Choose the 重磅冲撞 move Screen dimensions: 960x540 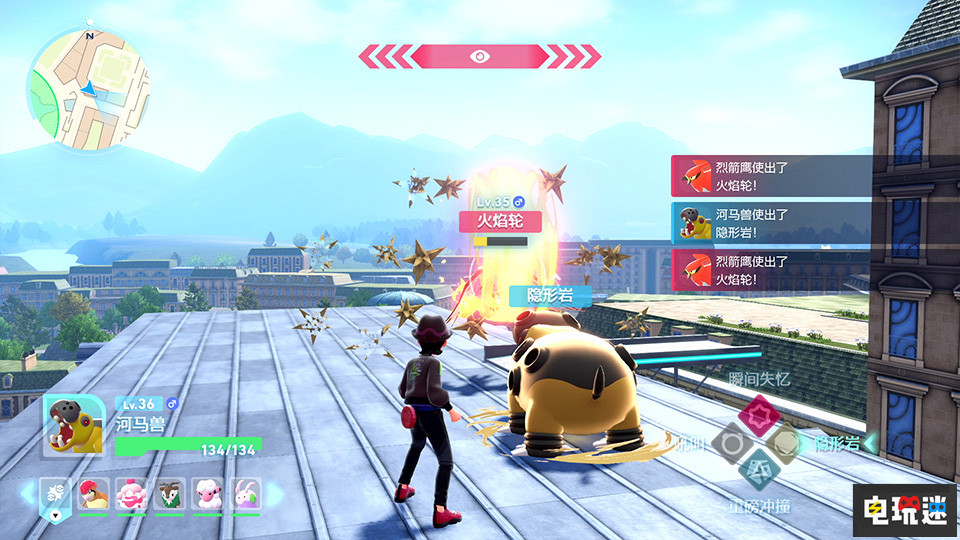point(757,470)
